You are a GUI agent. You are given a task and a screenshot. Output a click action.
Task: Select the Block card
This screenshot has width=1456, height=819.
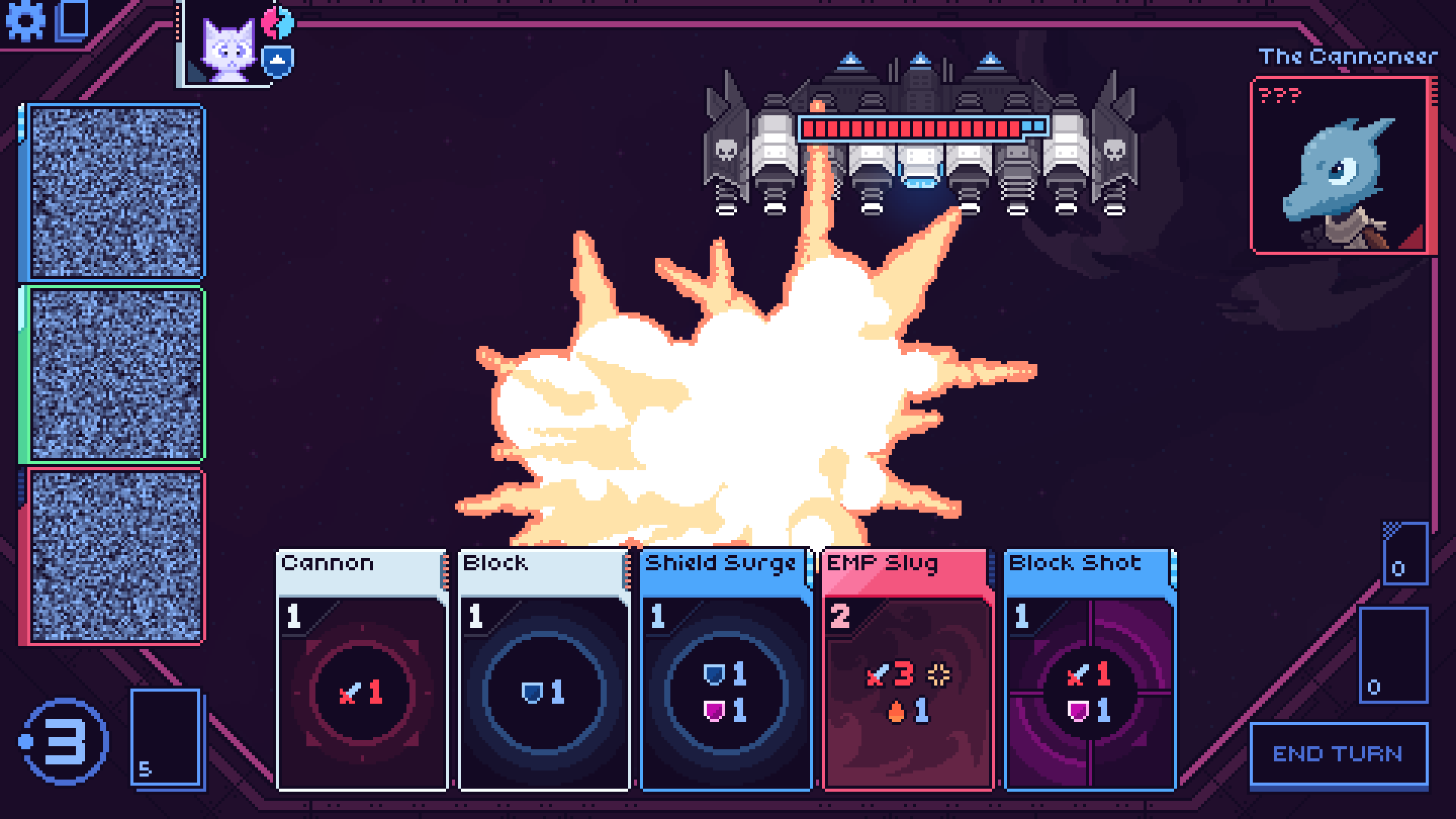point(544,670)
